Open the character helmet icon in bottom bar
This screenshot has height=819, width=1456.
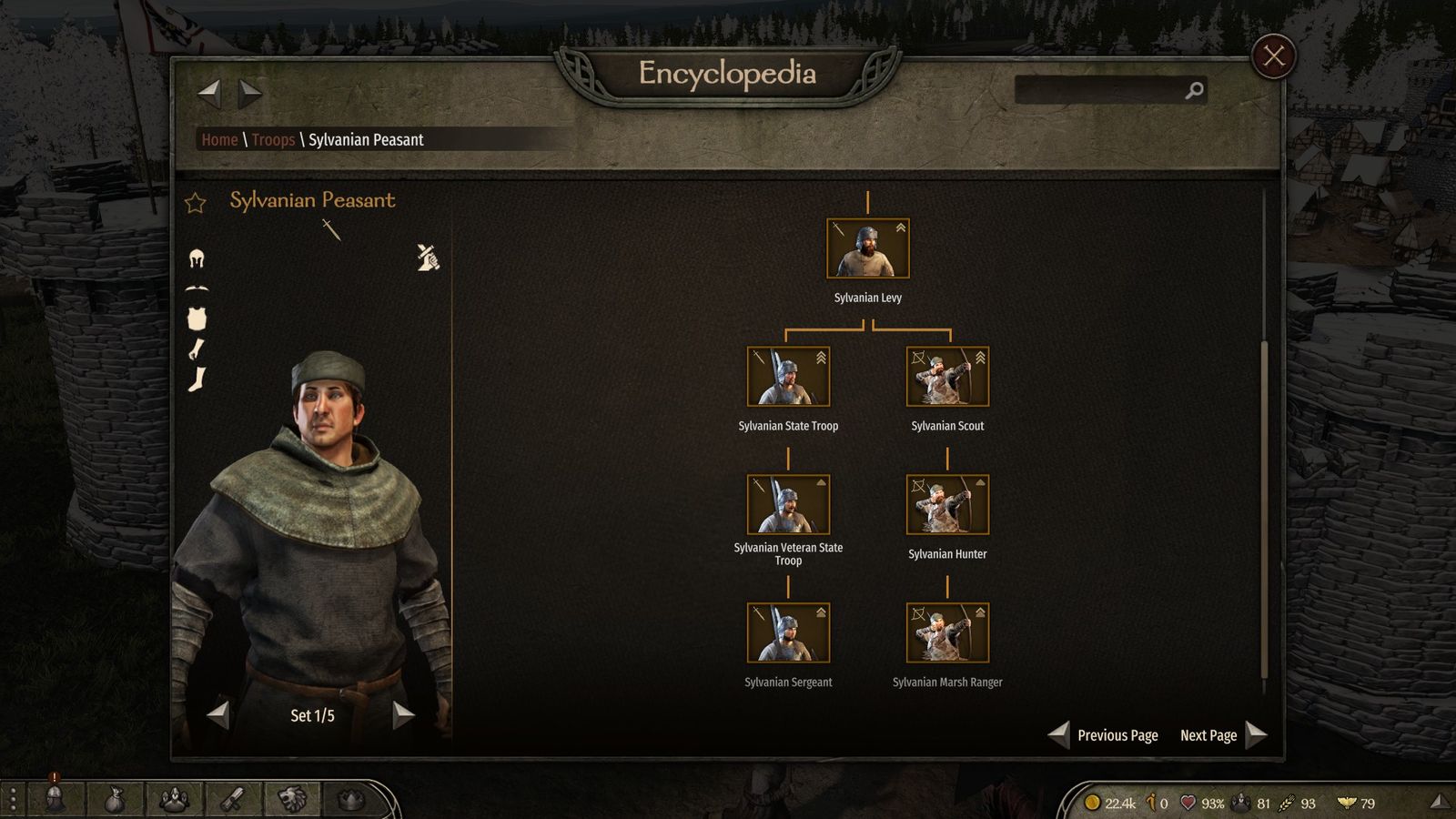pyautogui.click(x=55, y=799)
